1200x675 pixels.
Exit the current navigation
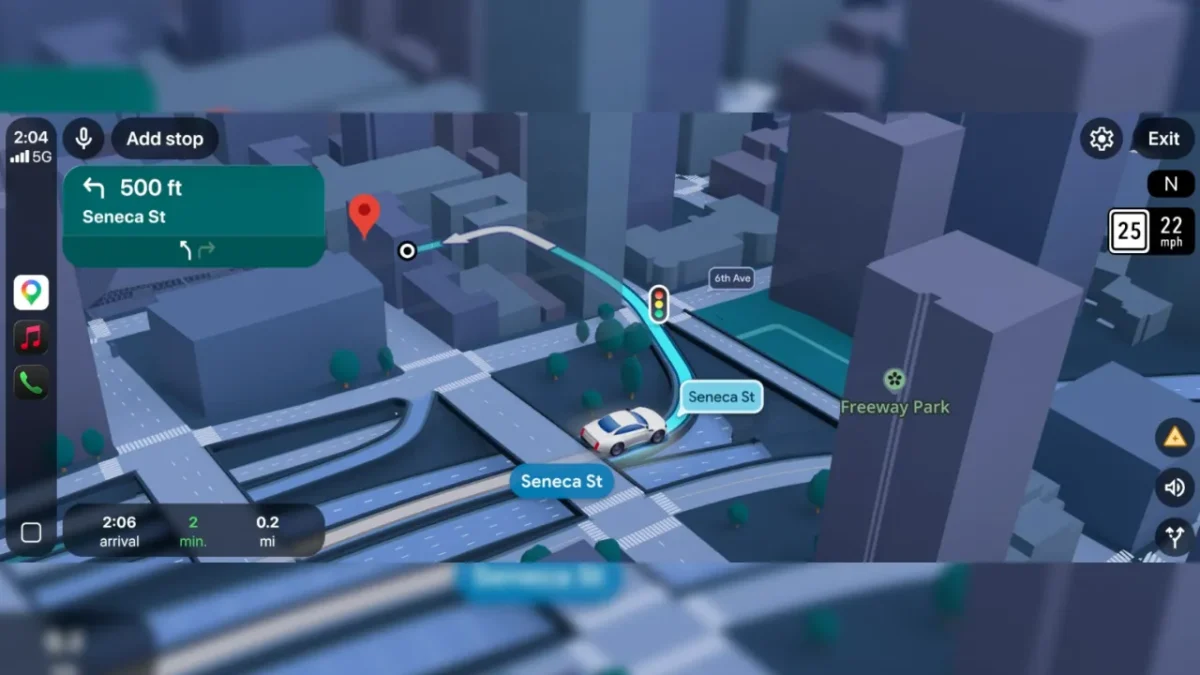(x=1163, y=139)
